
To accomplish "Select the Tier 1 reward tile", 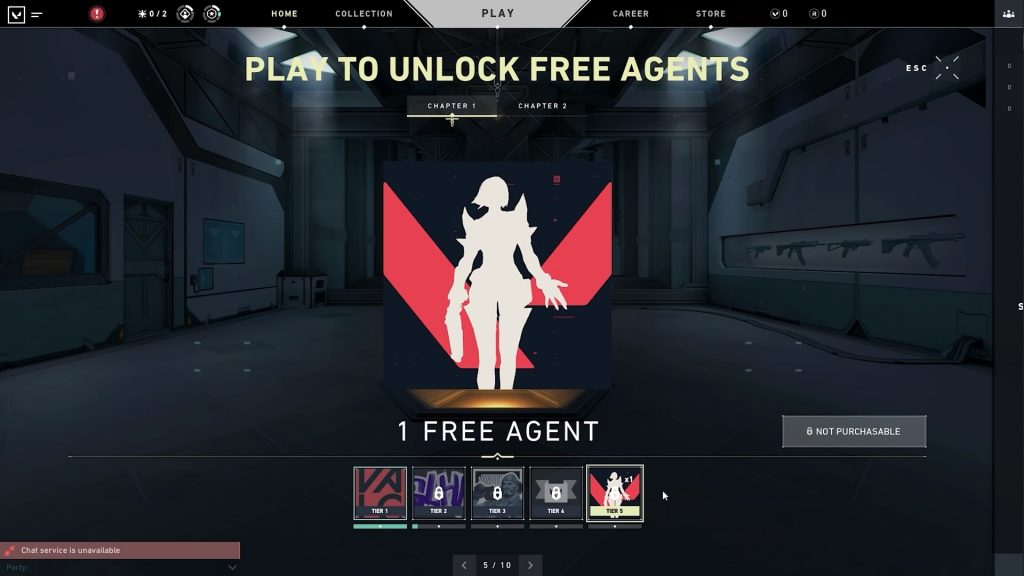I will coord(380,493).
